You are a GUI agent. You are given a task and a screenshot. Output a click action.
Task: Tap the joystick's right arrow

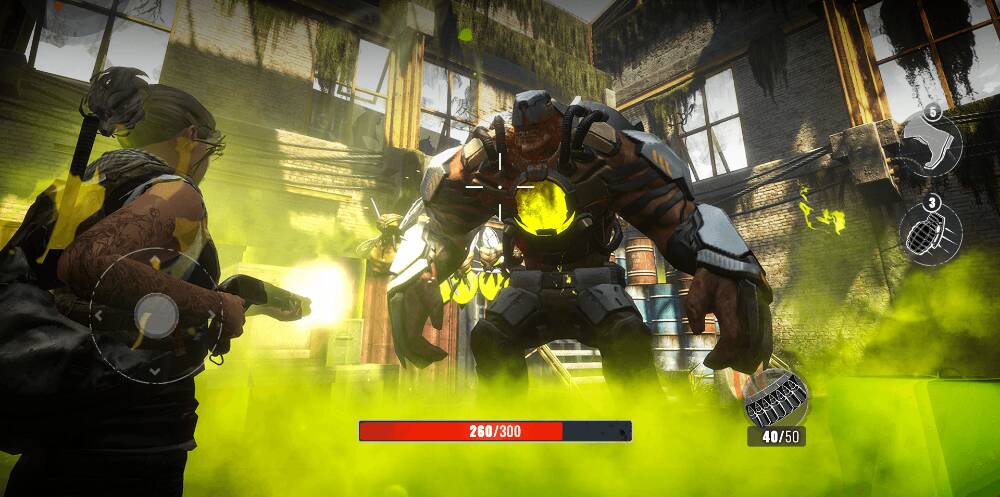tap(211, 314)
